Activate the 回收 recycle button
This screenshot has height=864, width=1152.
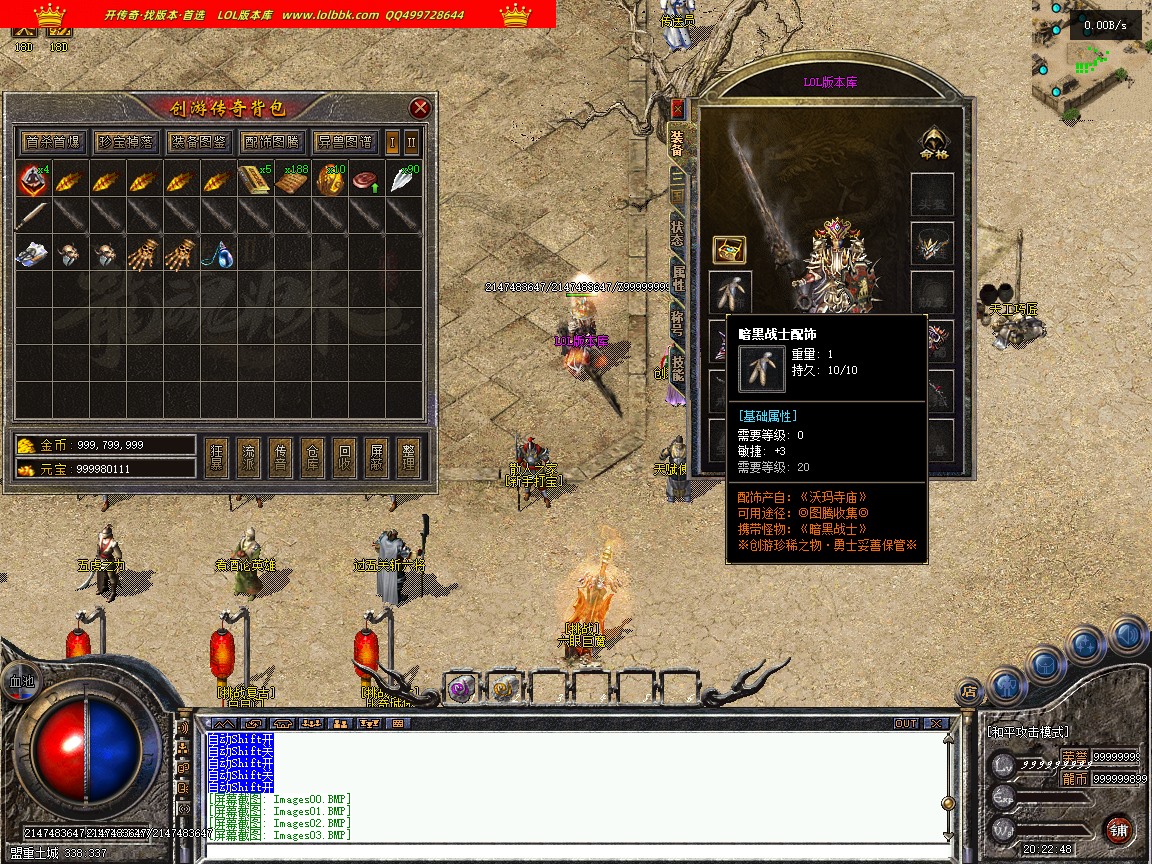[344, 458]
